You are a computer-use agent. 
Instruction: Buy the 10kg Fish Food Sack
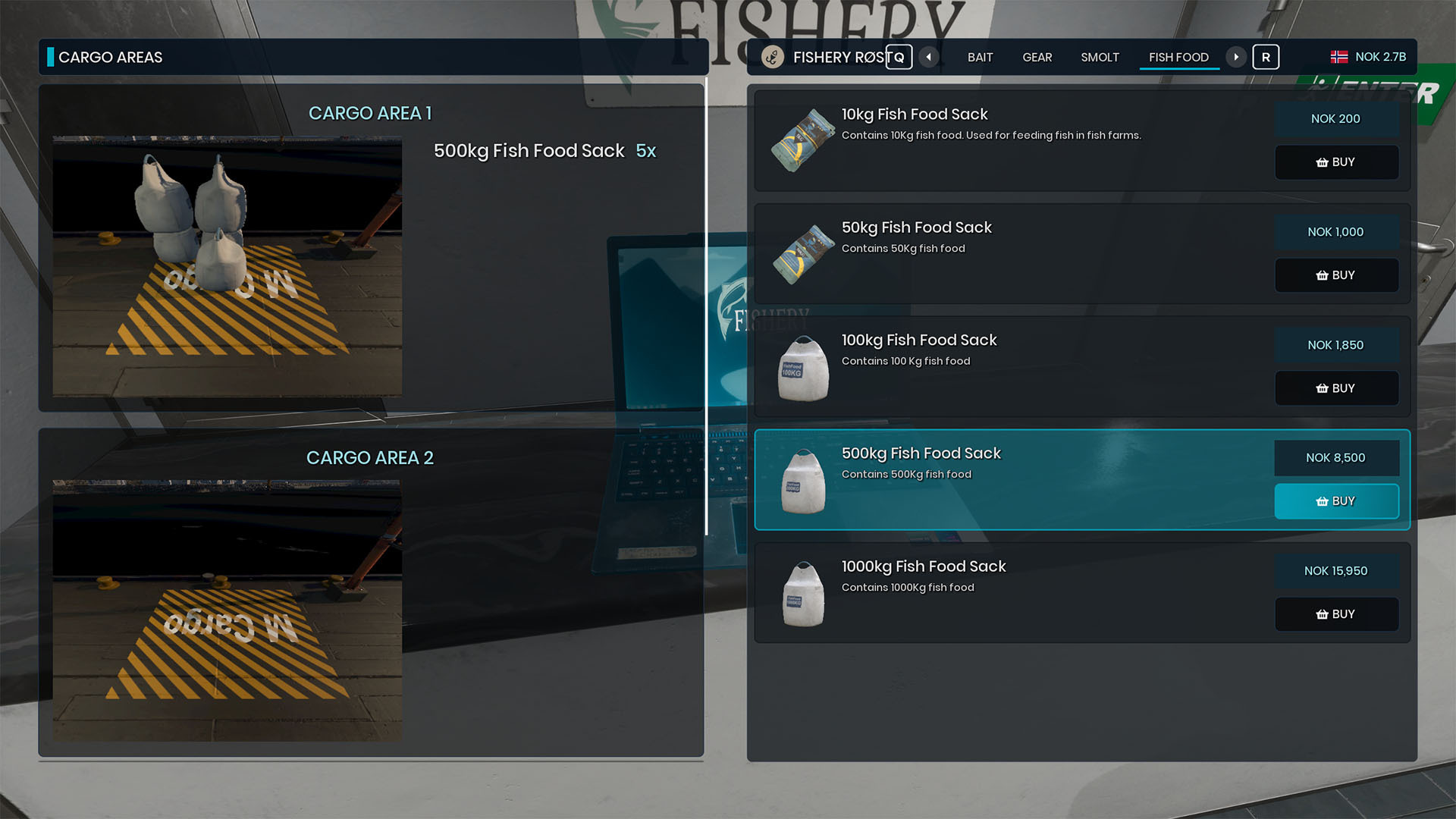click(x=1336, y=162)
